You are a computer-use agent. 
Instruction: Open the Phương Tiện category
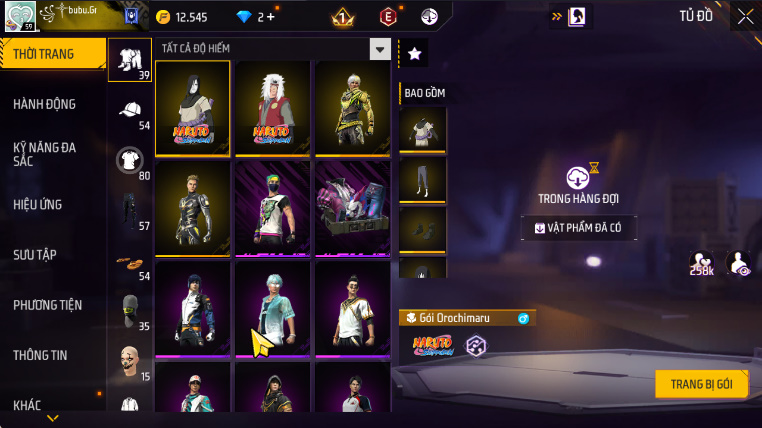47,304
